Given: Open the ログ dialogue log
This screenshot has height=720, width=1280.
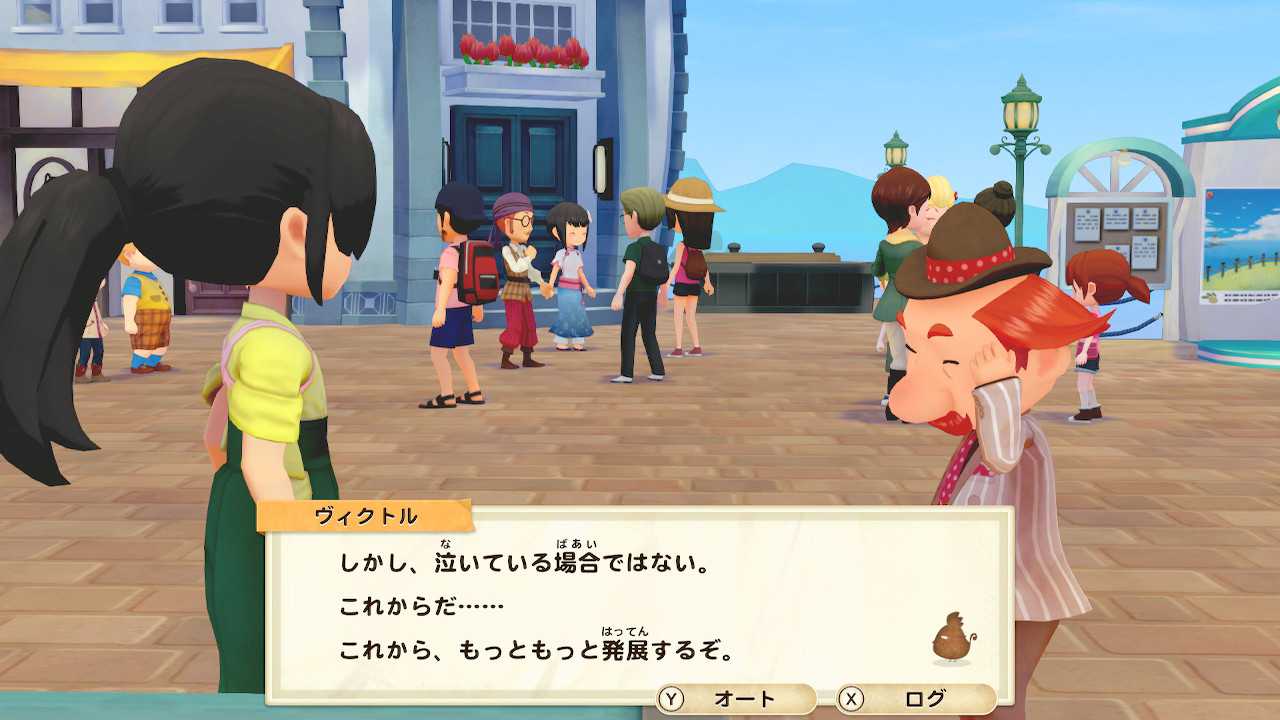Looking at the screenshot, I should (915, 699).
